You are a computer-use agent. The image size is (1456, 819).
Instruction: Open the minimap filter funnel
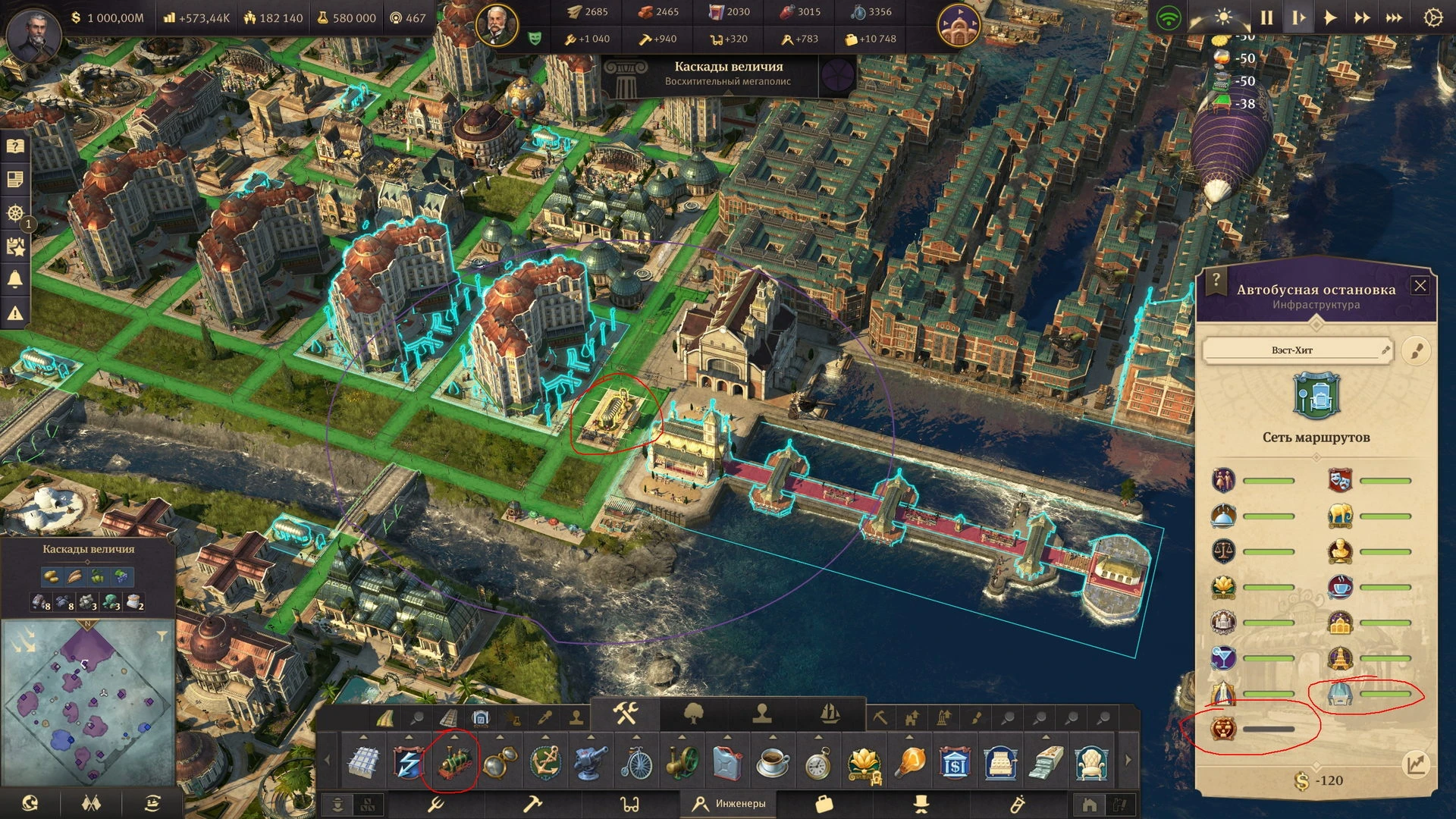(162, 636)
